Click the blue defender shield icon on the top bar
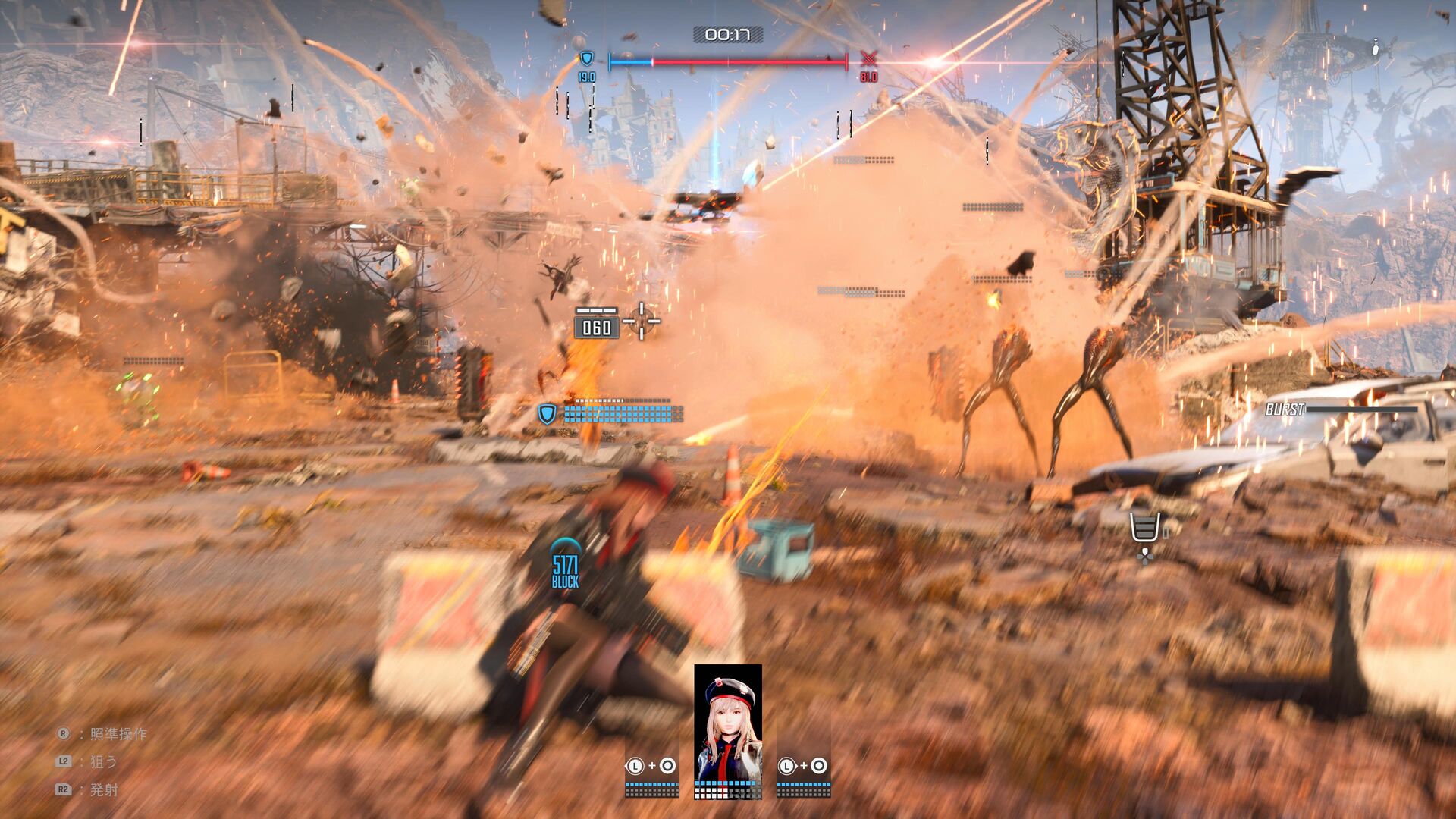Screen dimensions: 1456x819 [x=586, y=59]
